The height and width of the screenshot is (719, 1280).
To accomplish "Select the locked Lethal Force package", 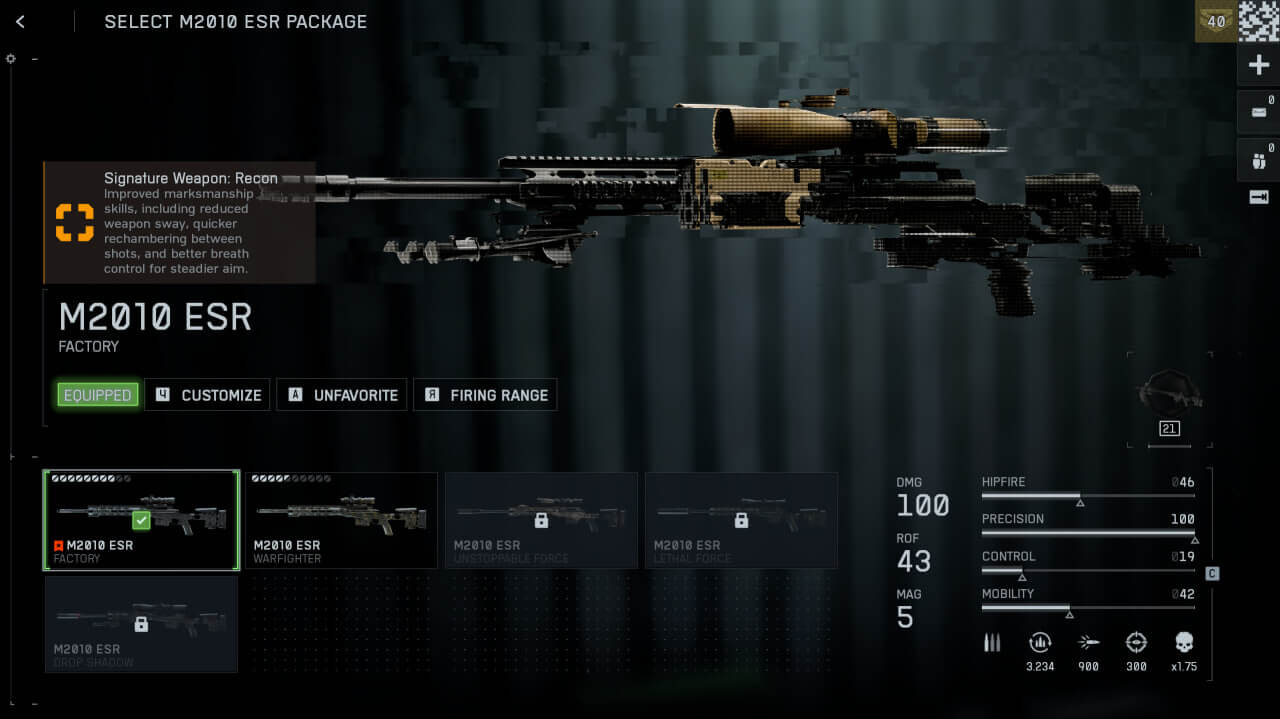I will pos(741,520).
